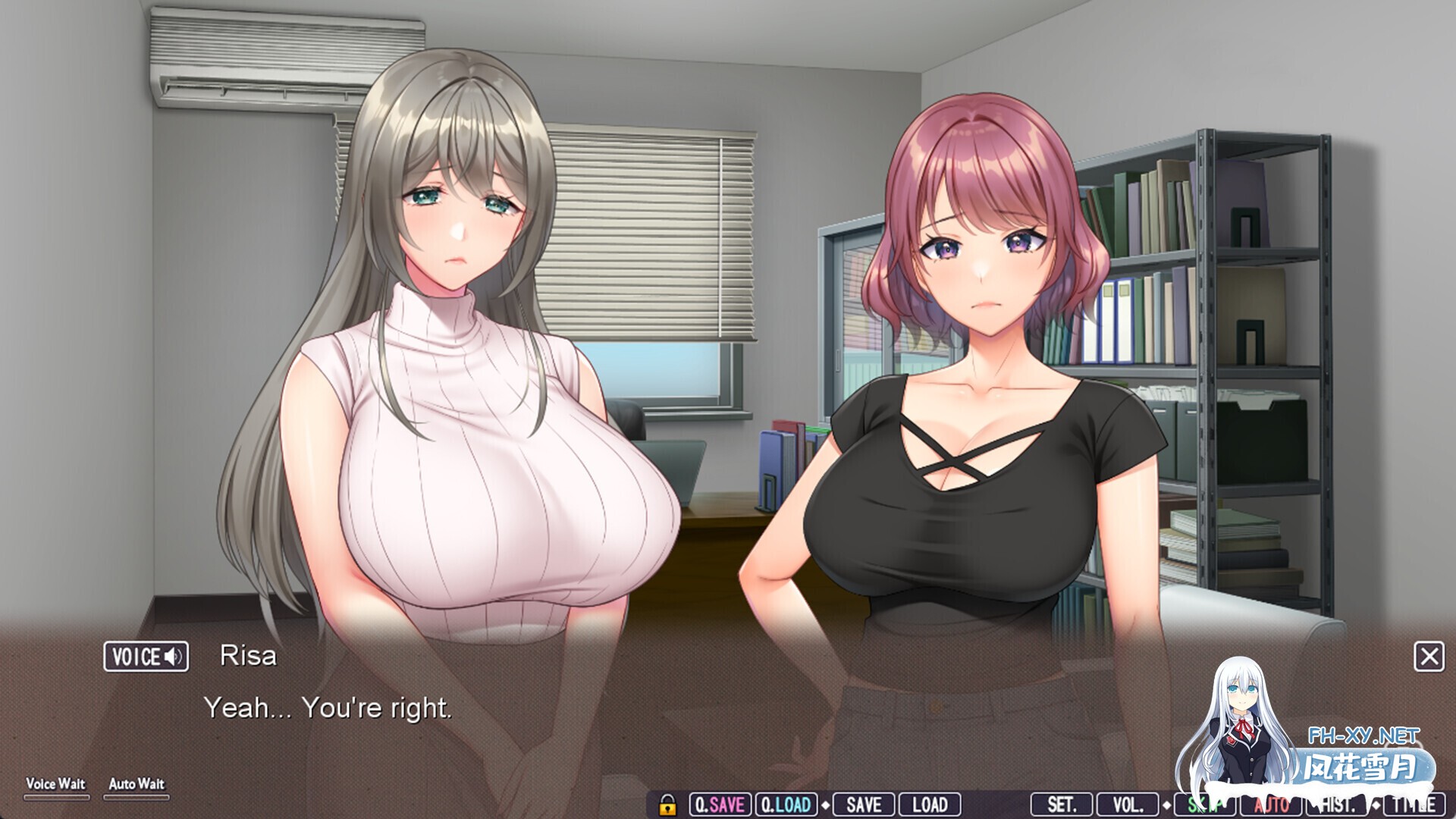This screenshot has width=1456, height=819.
Task: Click Risa's name label
Action: (x=250, y=655)
